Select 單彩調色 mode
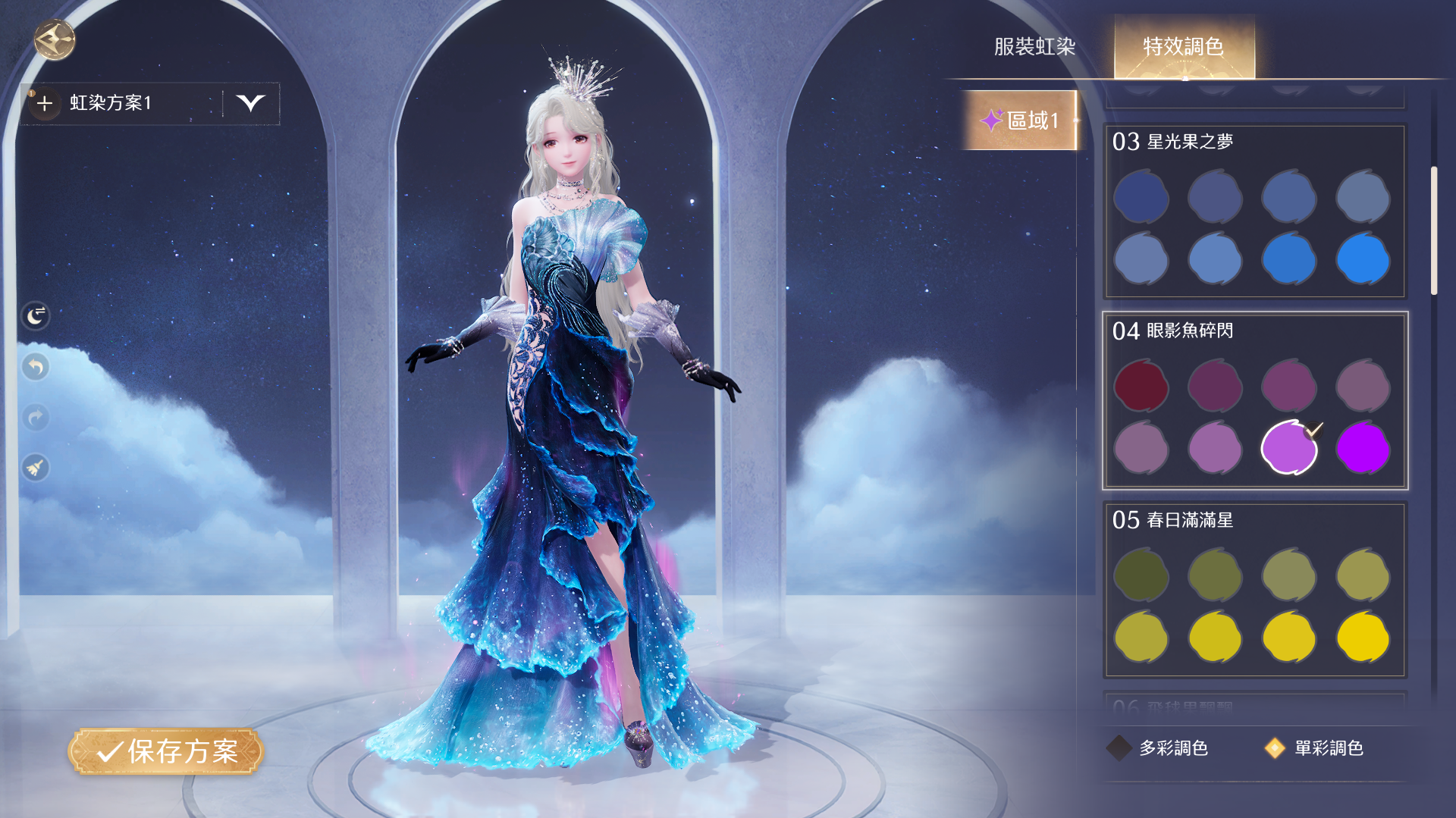 coord(1314,748)
